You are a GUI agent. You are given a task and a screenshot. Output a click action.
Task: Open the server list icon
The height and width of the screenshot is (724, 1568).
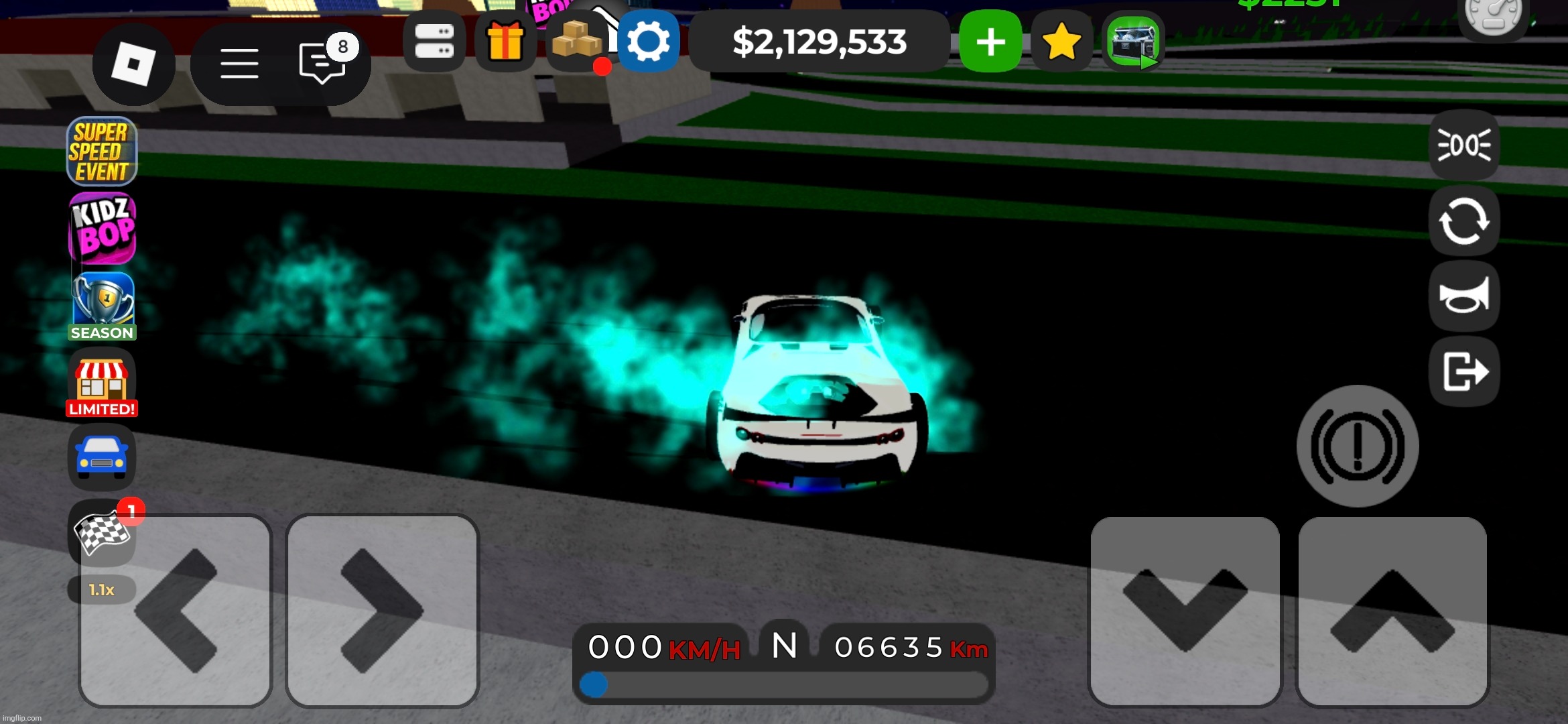(434, 42)
